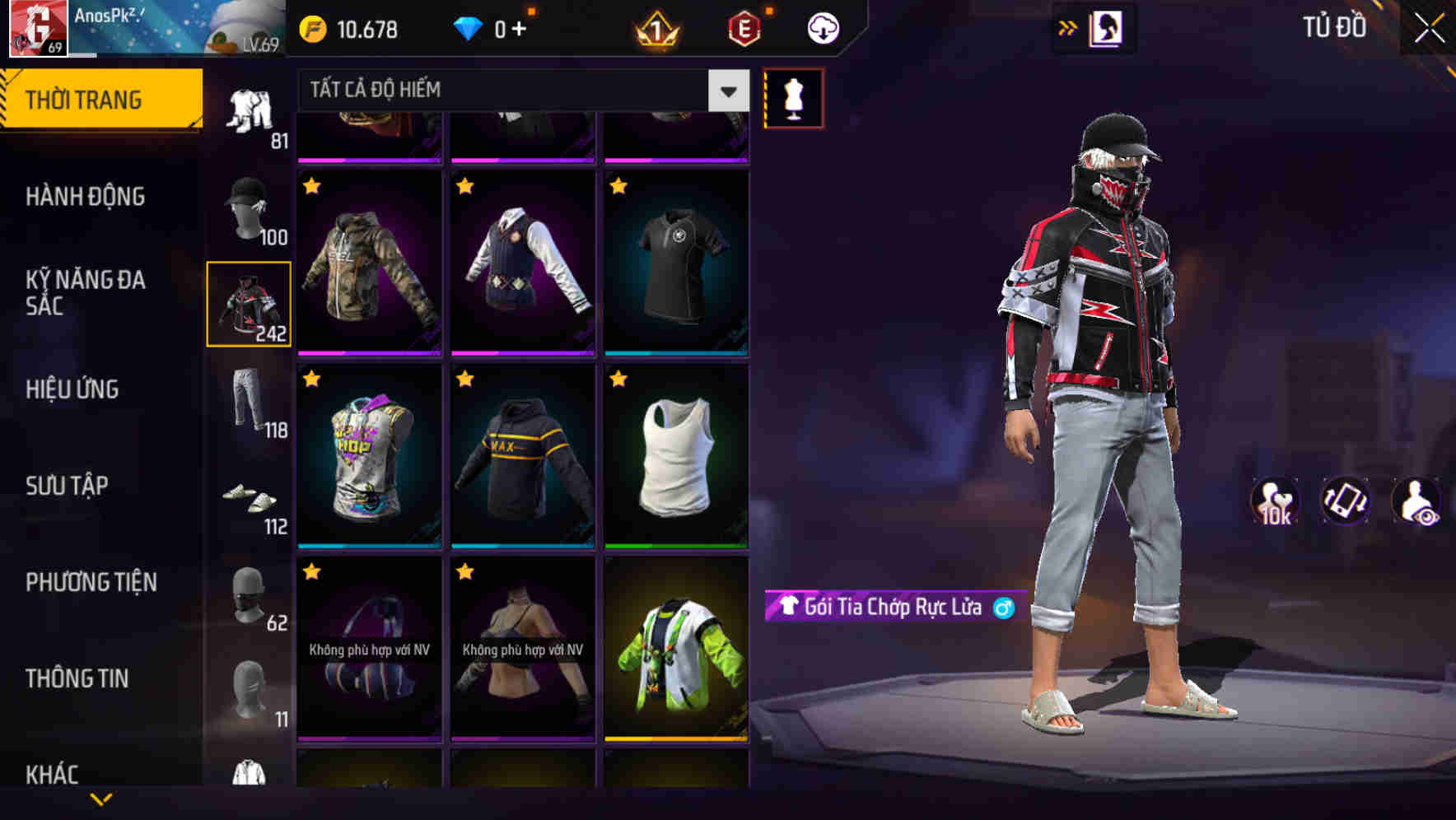Image resolution: width=1456 pixels, height=820 pixels.
Task: Toggle favorite star on the camouflage hoodie
Action: pyautogui.click(x=310, y=187)
